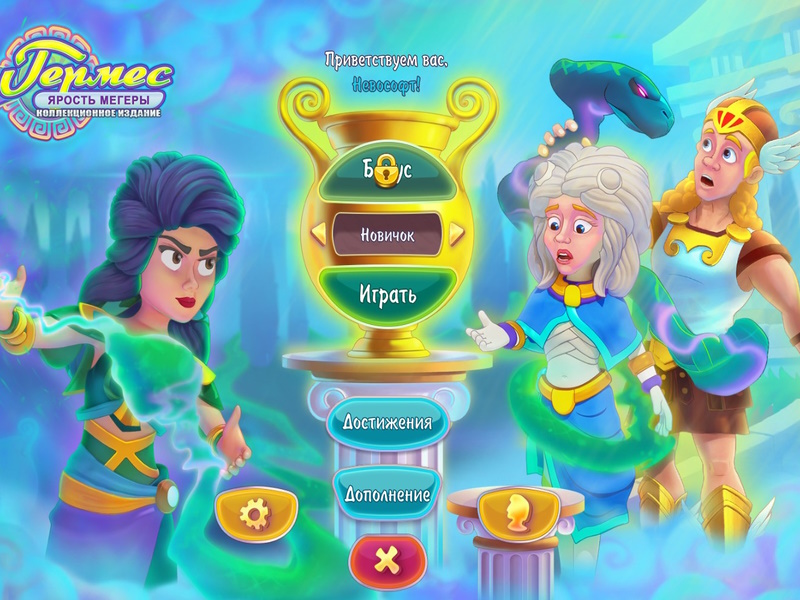The image size is (800, 600).
Task: Open the Дополнение extras menu
Action: pos(387,494)
